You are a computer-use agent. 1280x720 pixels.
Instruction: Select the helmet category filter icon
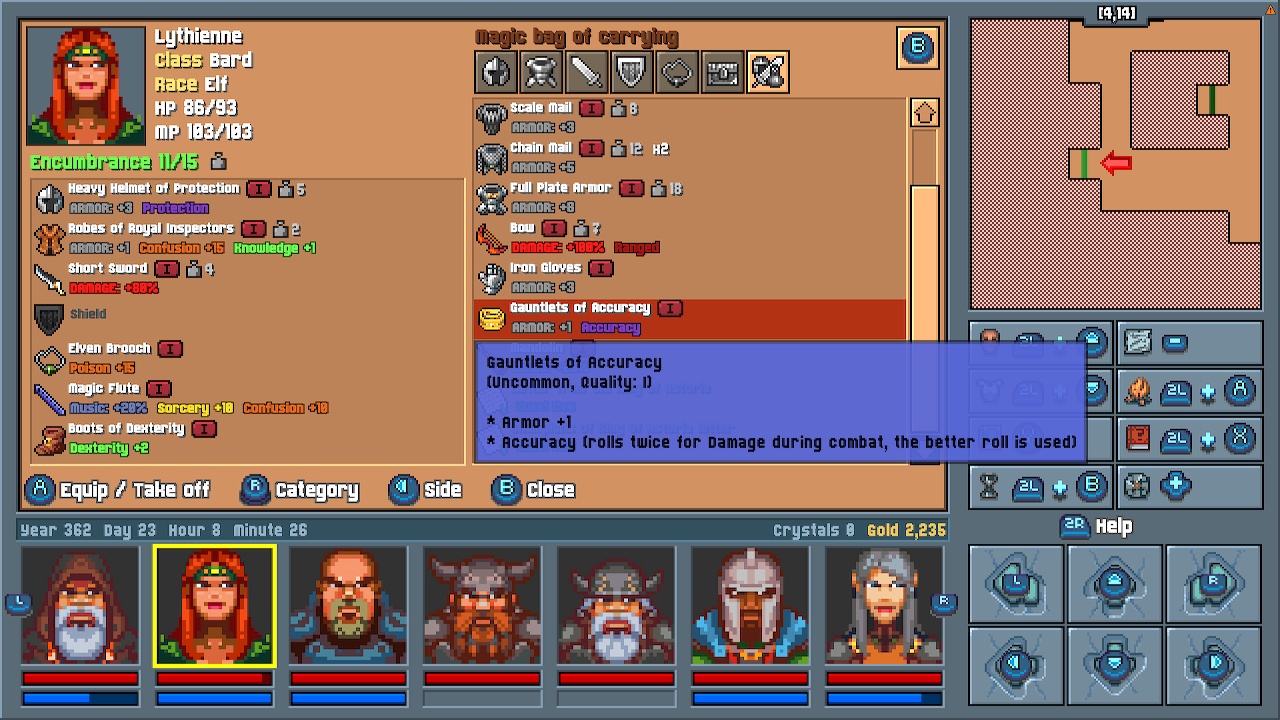pos(496,71)
